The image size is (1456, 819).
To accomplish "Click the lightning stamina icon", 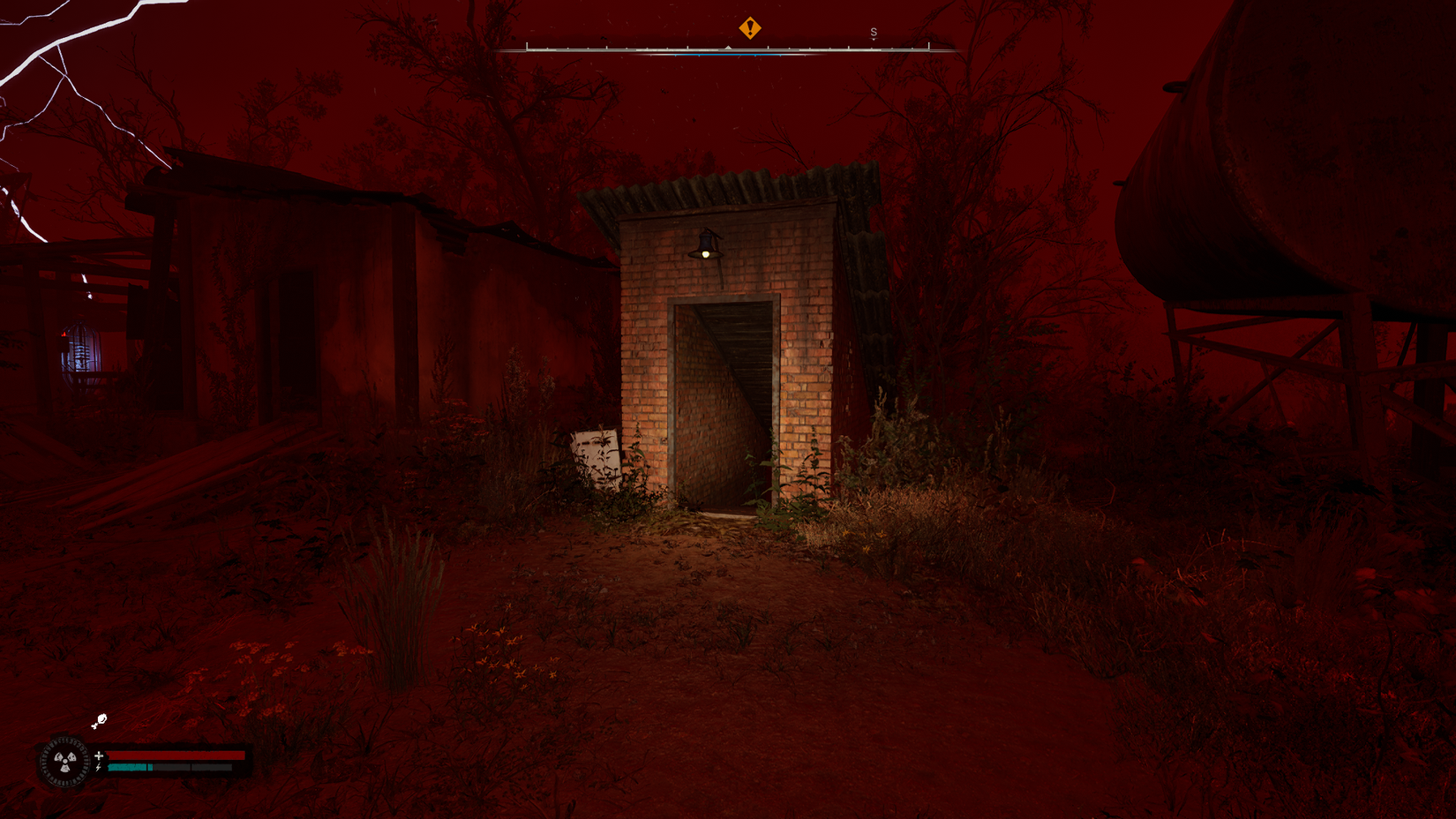I will pyautogui.click(x=99, y=767).
